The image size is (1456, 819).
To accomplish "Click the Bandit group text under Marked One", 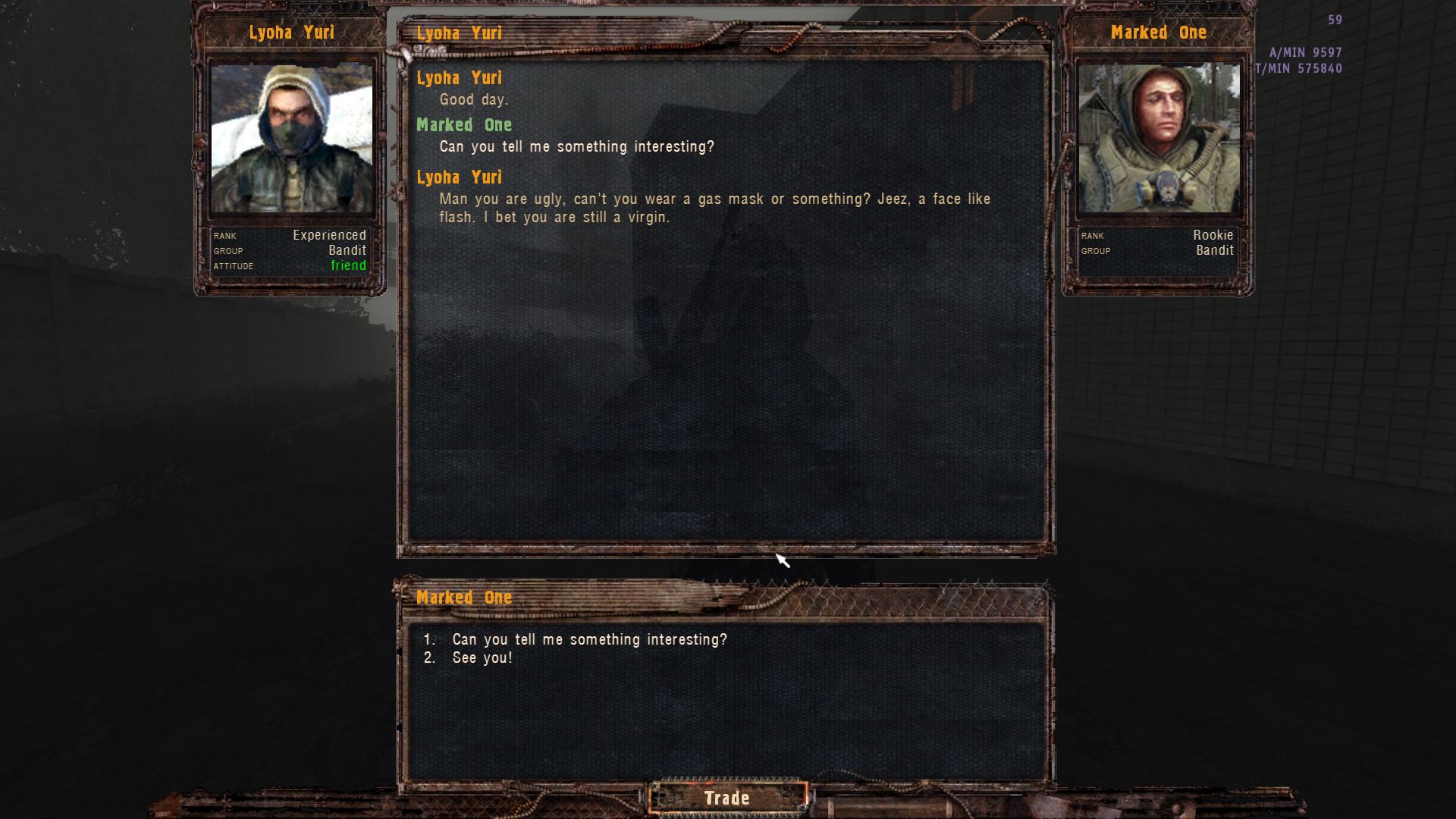I will click(1214, 250).
